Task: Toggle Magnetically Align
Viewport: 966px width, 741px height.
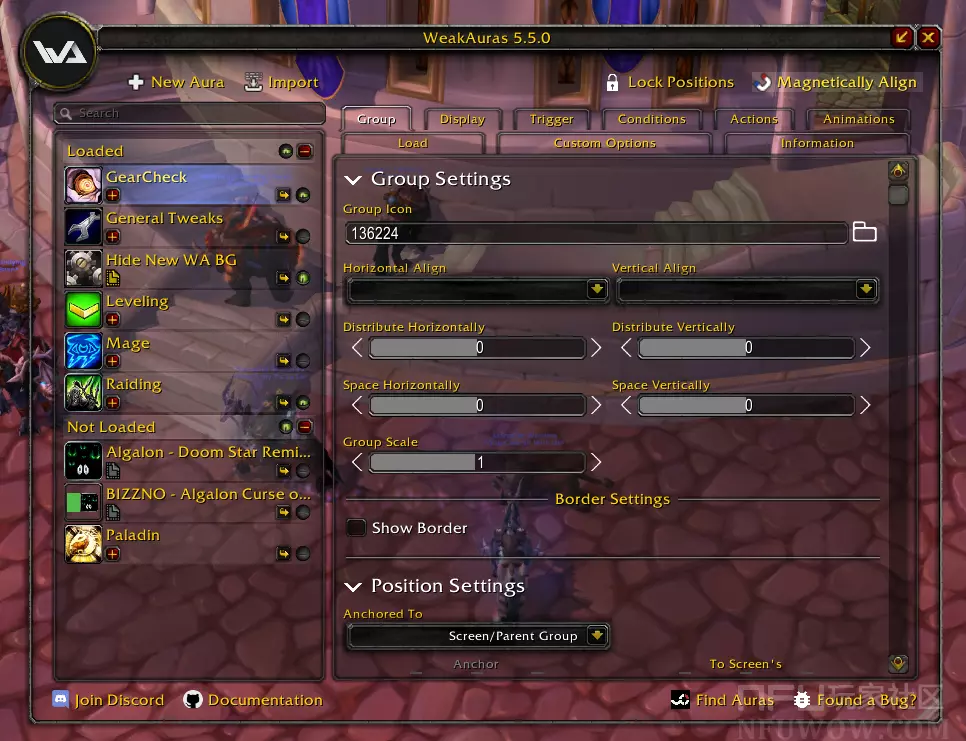Action: (835, 83)
